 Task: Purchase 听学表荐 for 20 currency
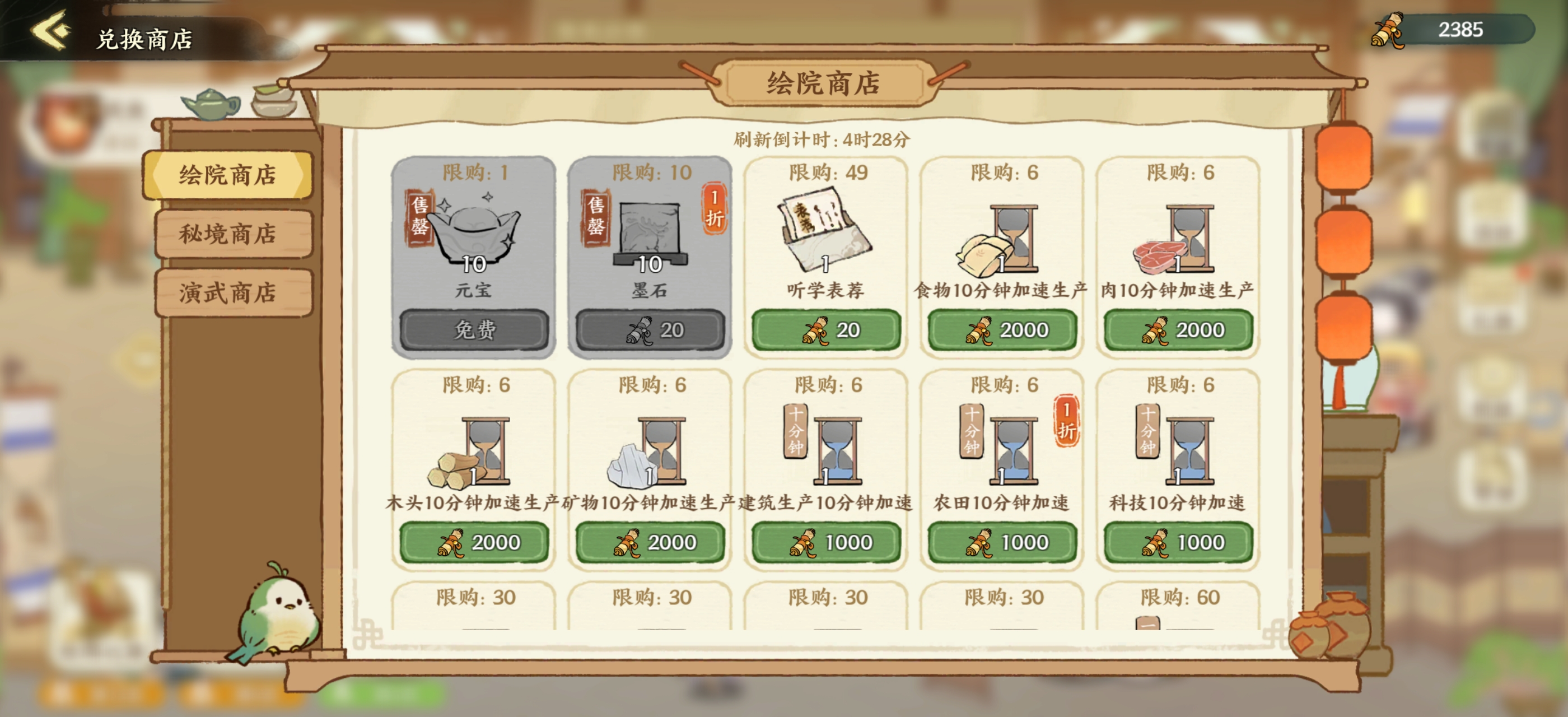pos(825,330)
